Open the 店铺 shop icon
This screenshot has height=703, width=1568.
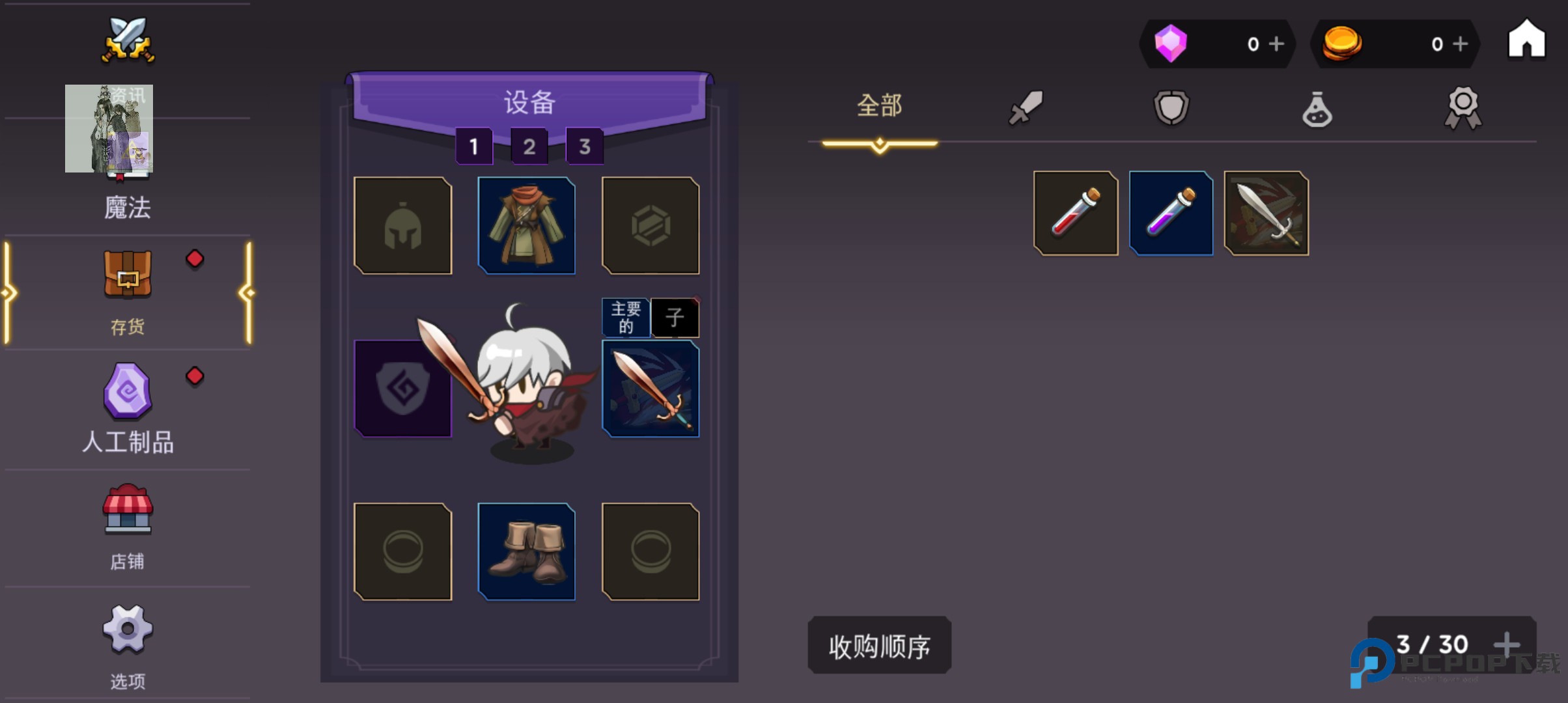(128, 511)
